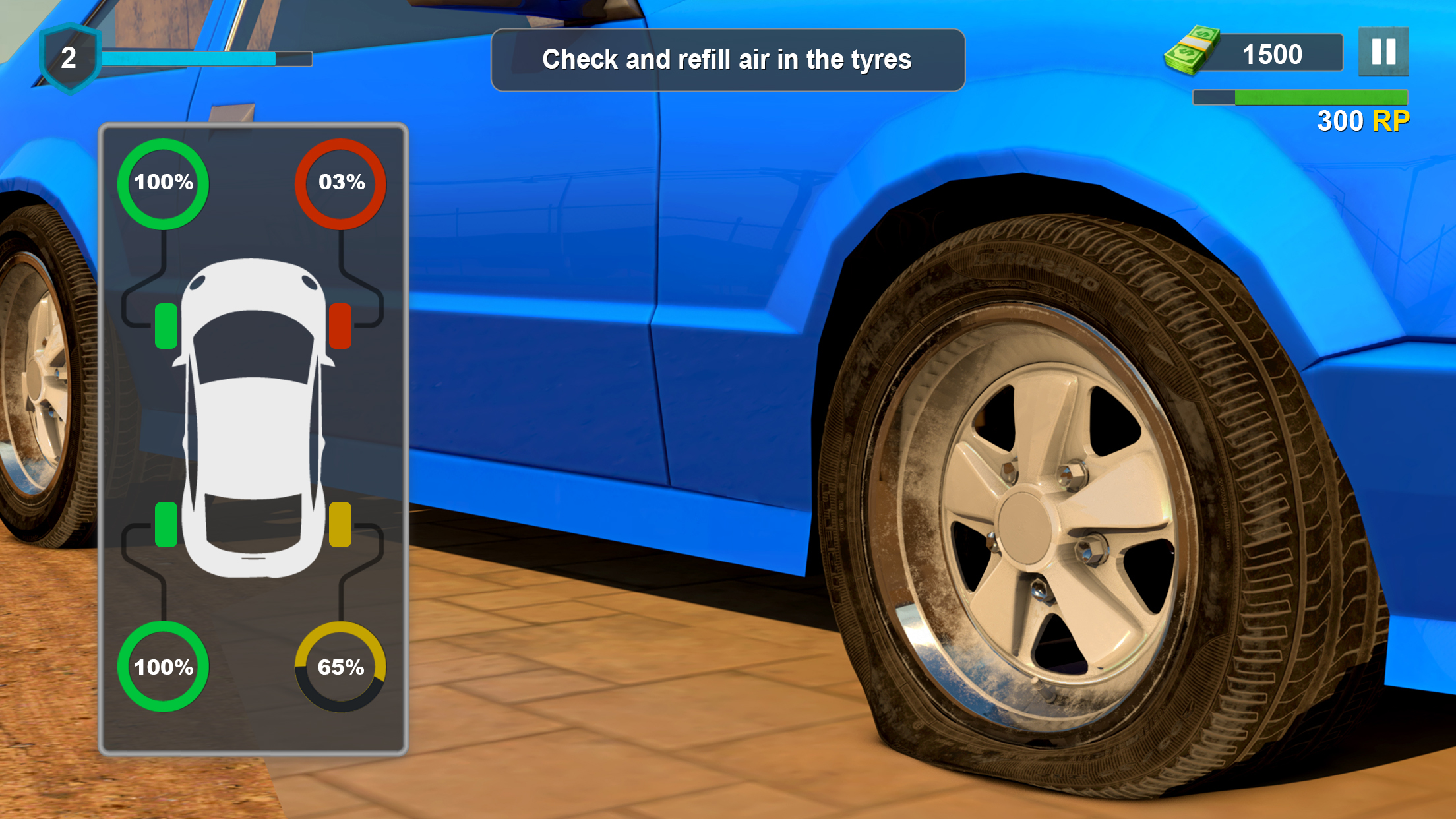
Task: Select the flat front-right tyre gauge showing 03%
Action: 342,183
